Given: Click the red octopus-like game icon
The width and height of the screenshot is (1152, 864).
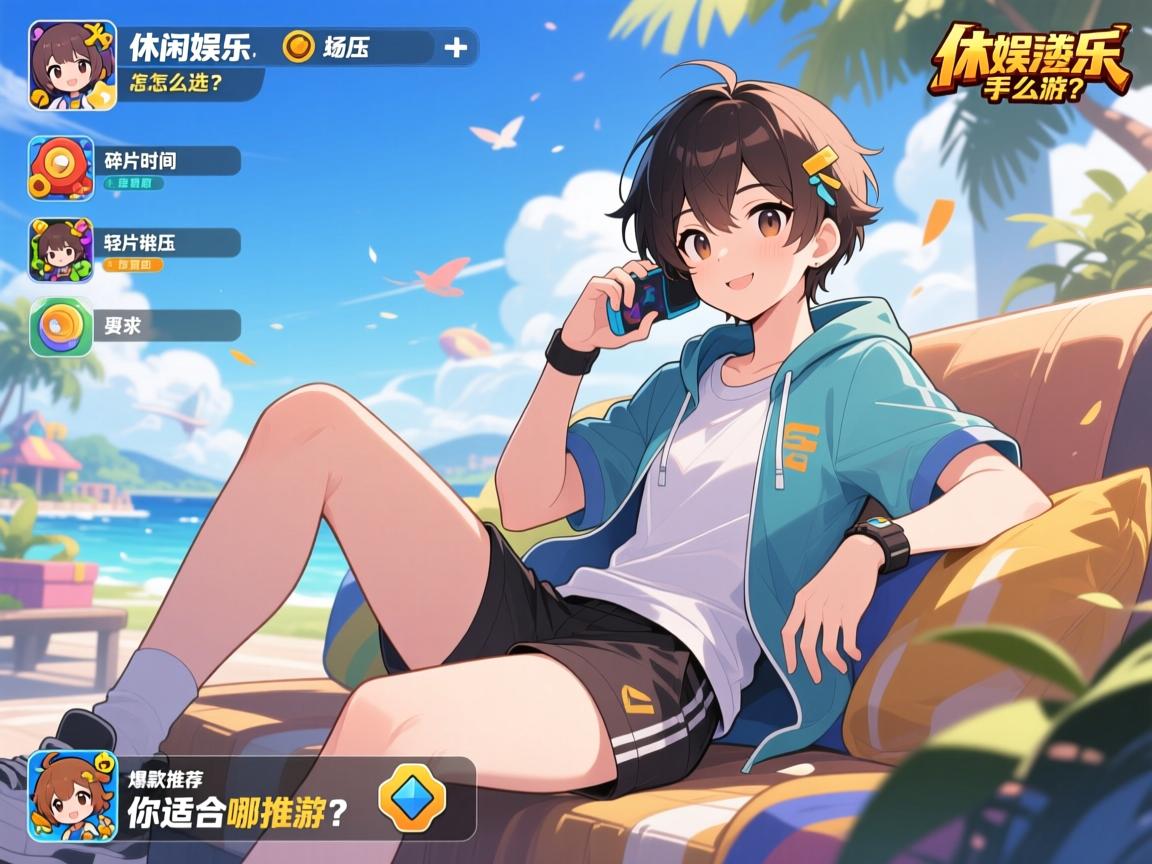Looking at the screenshot, I should click(x=60, y=168).
